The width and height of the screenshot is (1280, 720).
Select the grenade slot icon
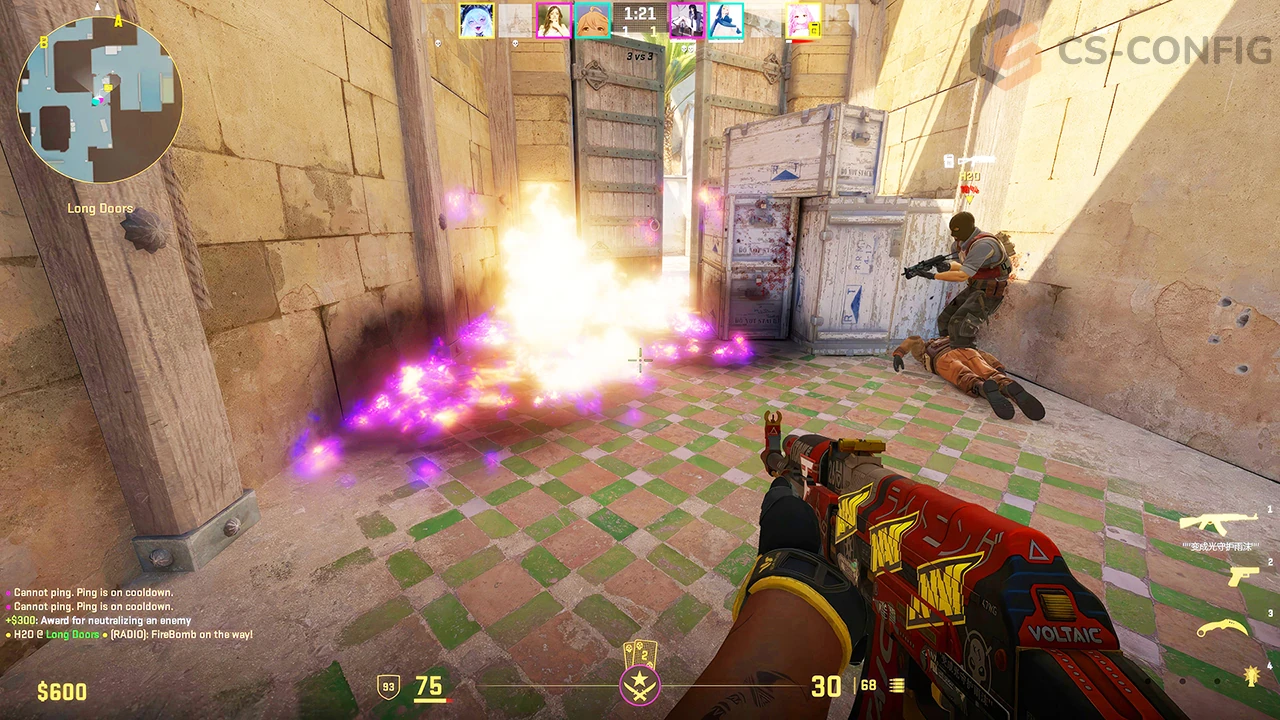pos(1249,675)
